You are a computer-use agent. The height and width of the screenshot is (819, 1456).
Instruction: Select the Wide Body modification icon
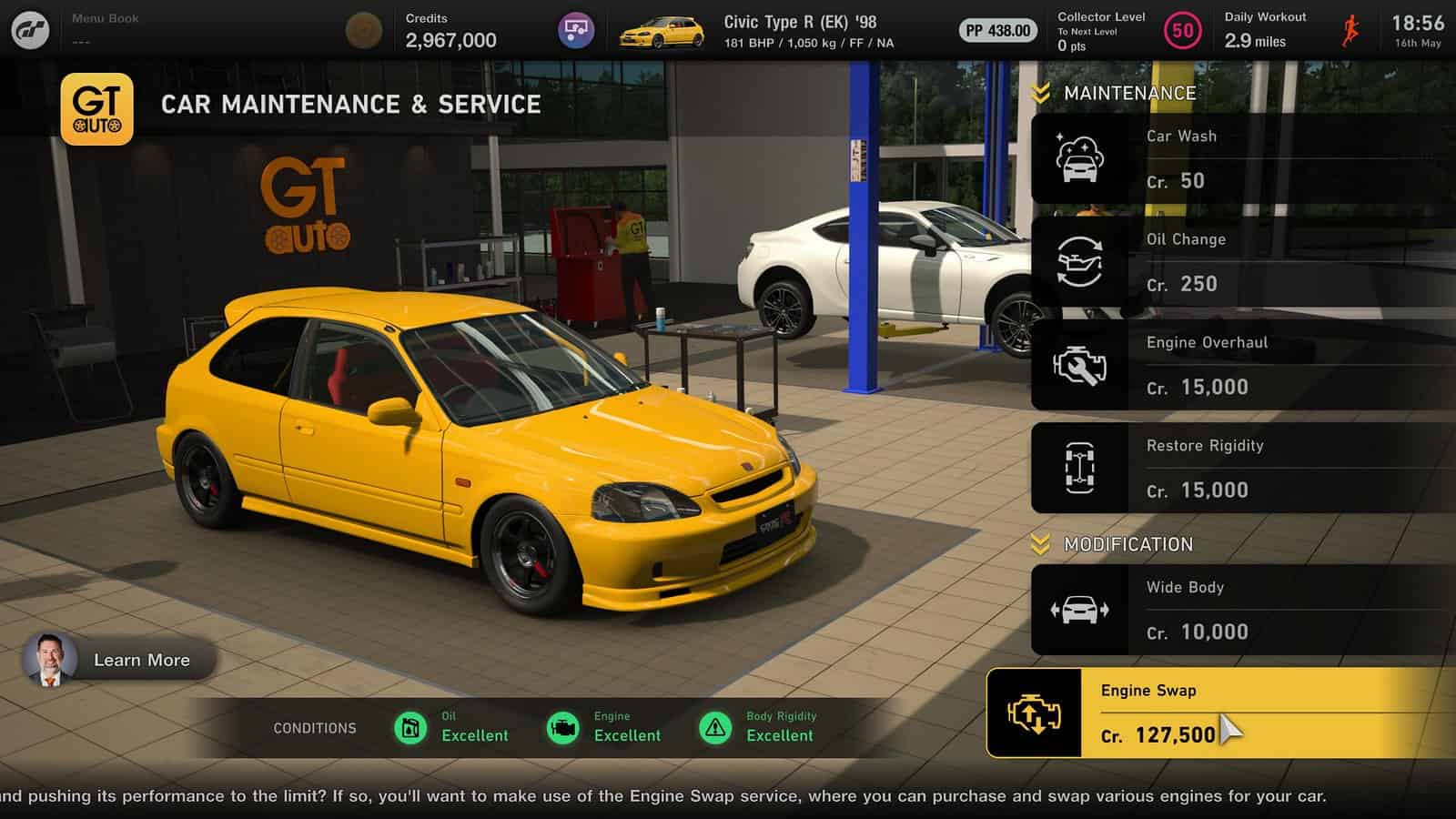click(1078, 609)
